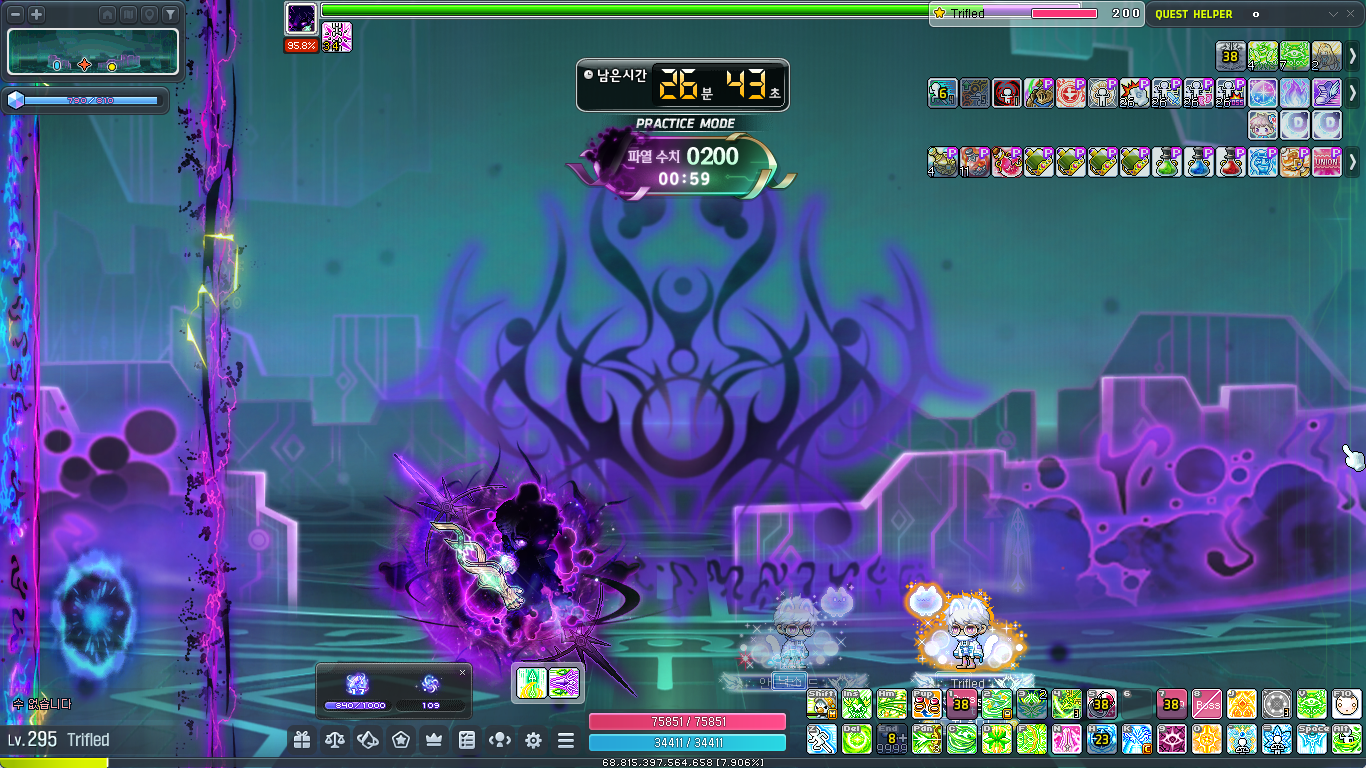Close the skill gauge widget
This screenshot has height=768, width=1366.
pos(462,673)
